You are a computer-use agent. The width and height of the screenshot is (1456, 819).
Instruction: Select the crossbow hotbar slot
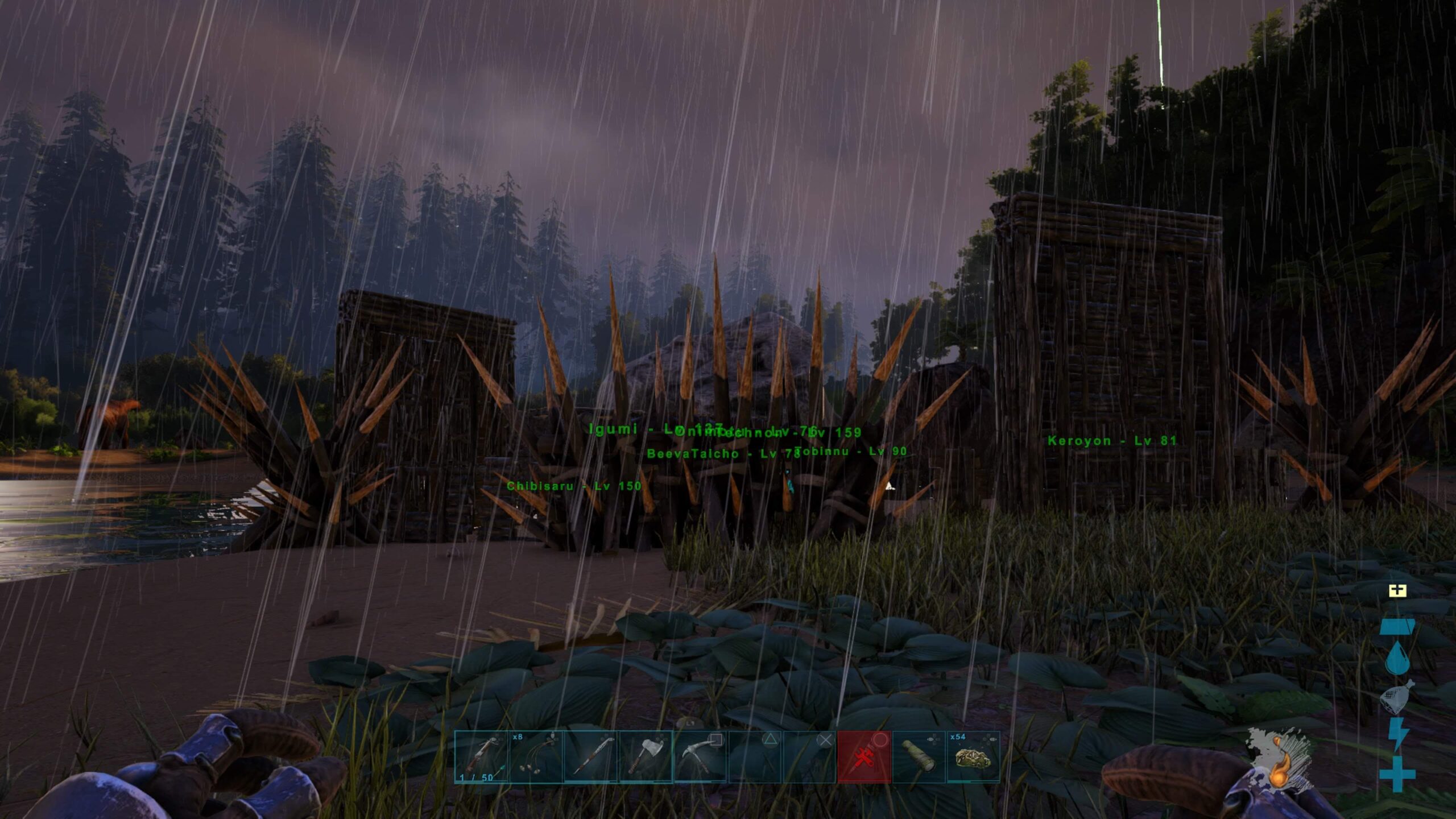pos(481,757)
